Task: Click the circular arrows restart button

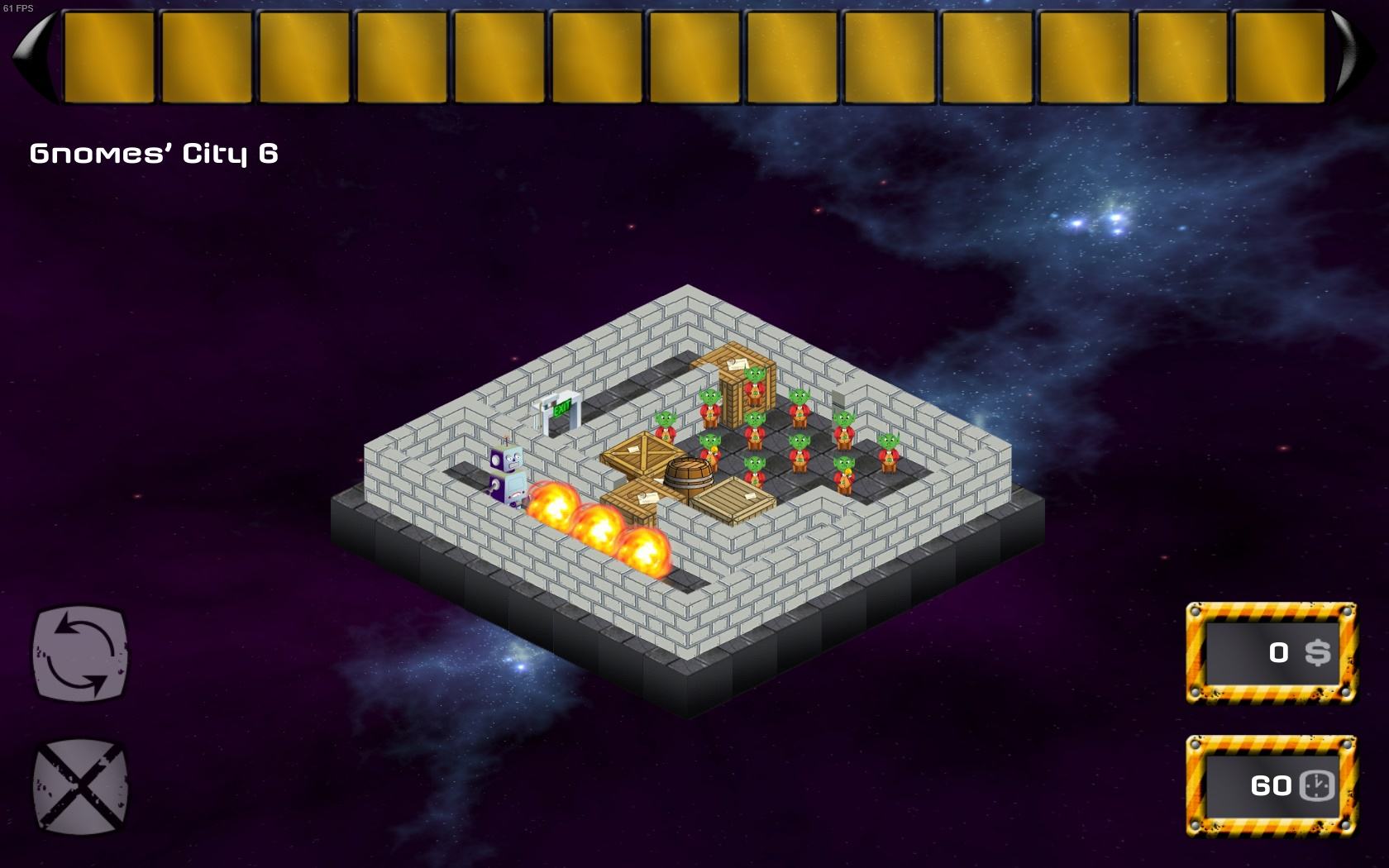Action: click(80, 653)
